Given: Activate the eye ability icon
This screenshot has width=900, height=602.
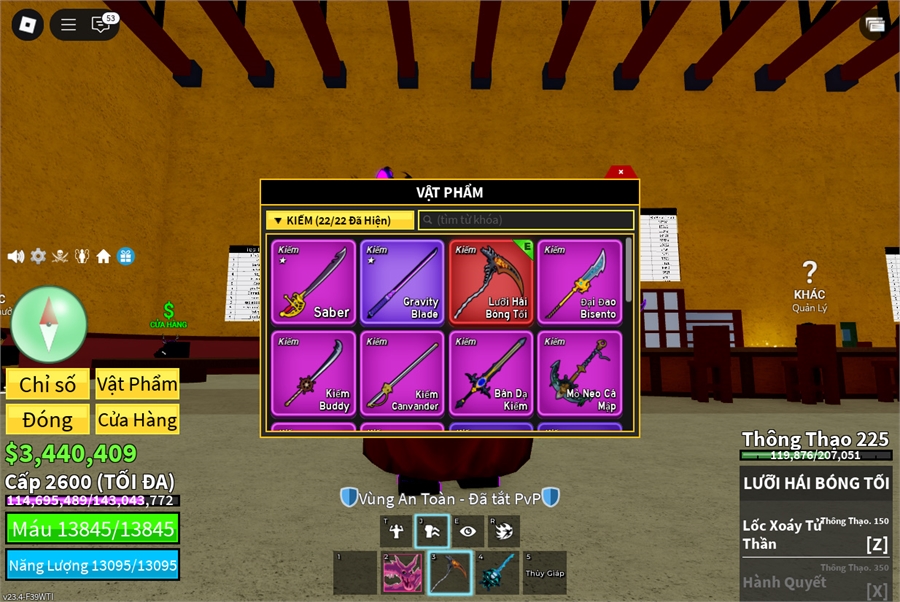Looking at the screenshot, I should point(468,531).
